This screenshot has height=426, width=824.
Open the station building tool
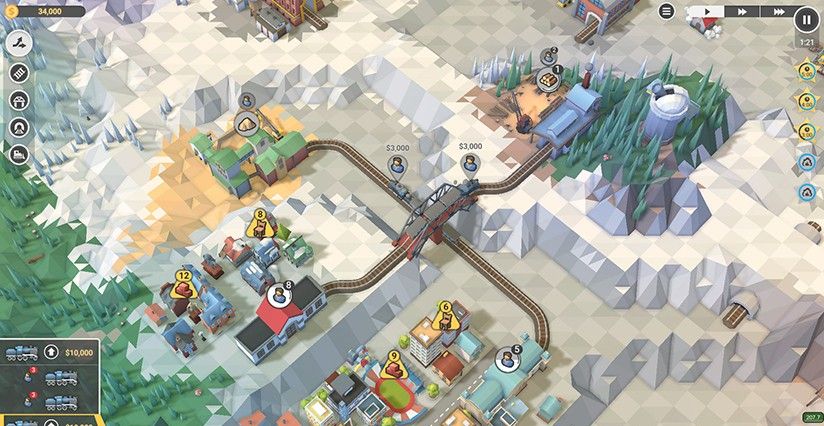coord(20,100)
